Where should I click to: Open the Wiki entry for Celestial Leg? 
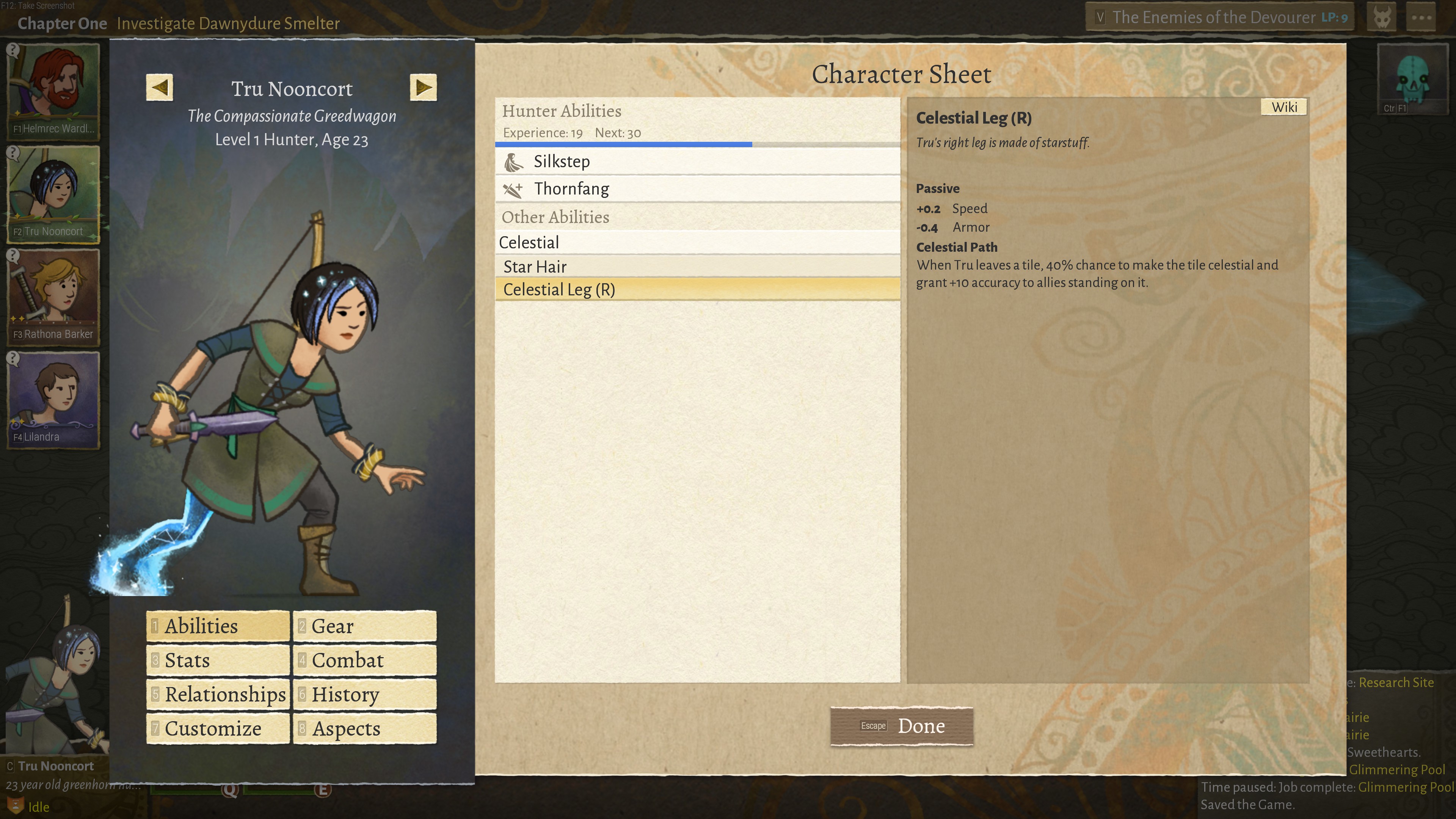(1283, 107)
